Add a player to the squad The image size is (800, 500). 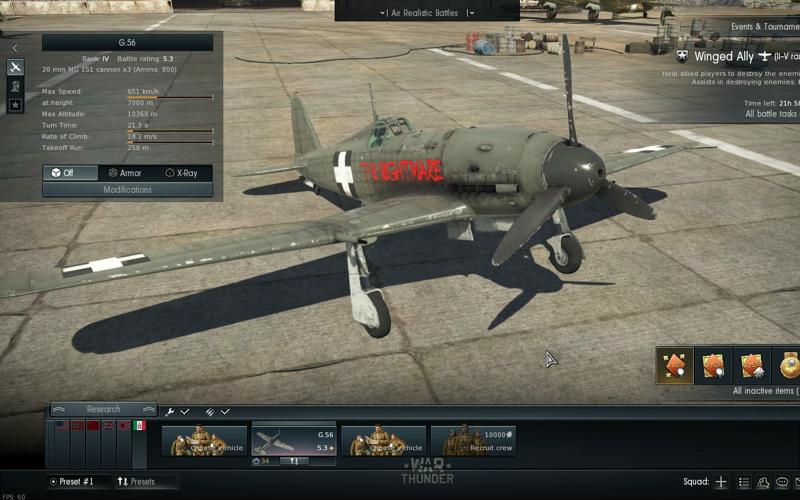pyautogui.click(x=720, y=482)
